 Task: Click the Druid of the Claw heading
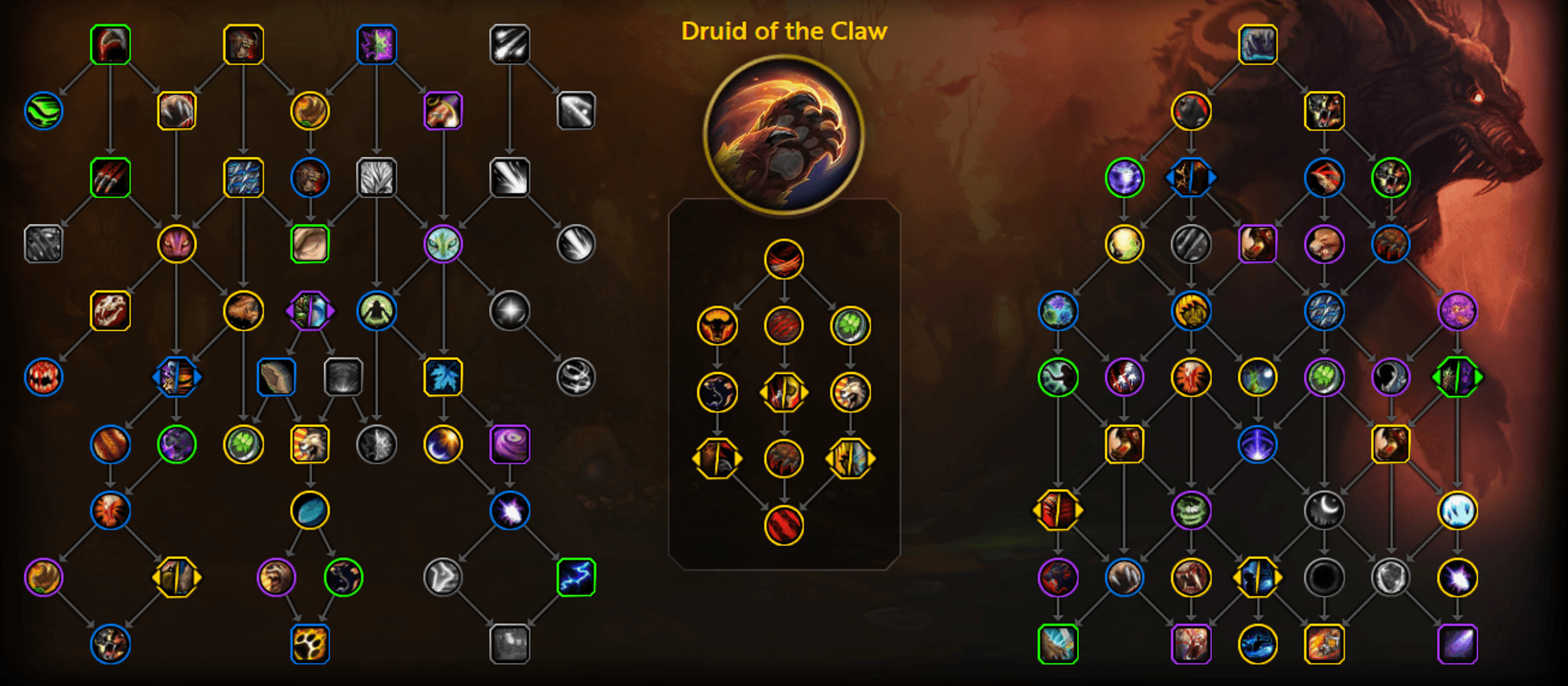[x=784, y=31]
